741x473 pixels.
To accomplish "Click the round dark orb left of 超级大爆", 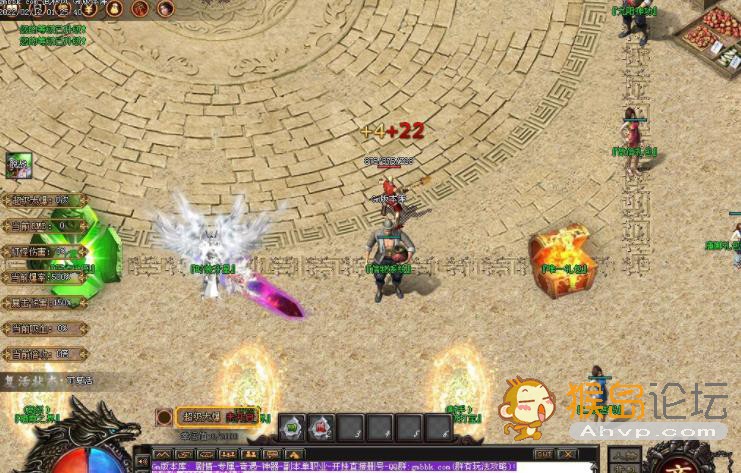I will pyautogui.click(x=164, y=416).
